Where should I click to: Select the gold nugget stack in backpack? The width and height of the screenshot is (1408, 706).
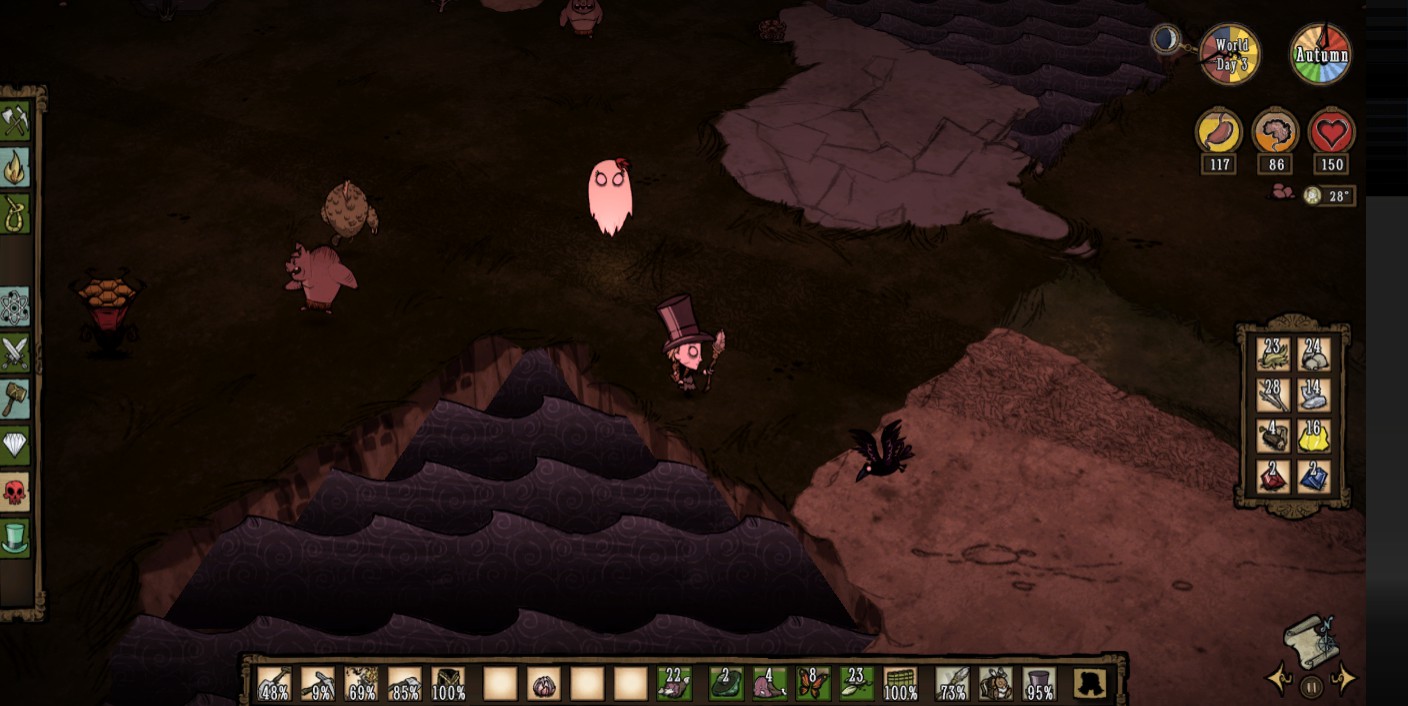[x=1314, y=435]
